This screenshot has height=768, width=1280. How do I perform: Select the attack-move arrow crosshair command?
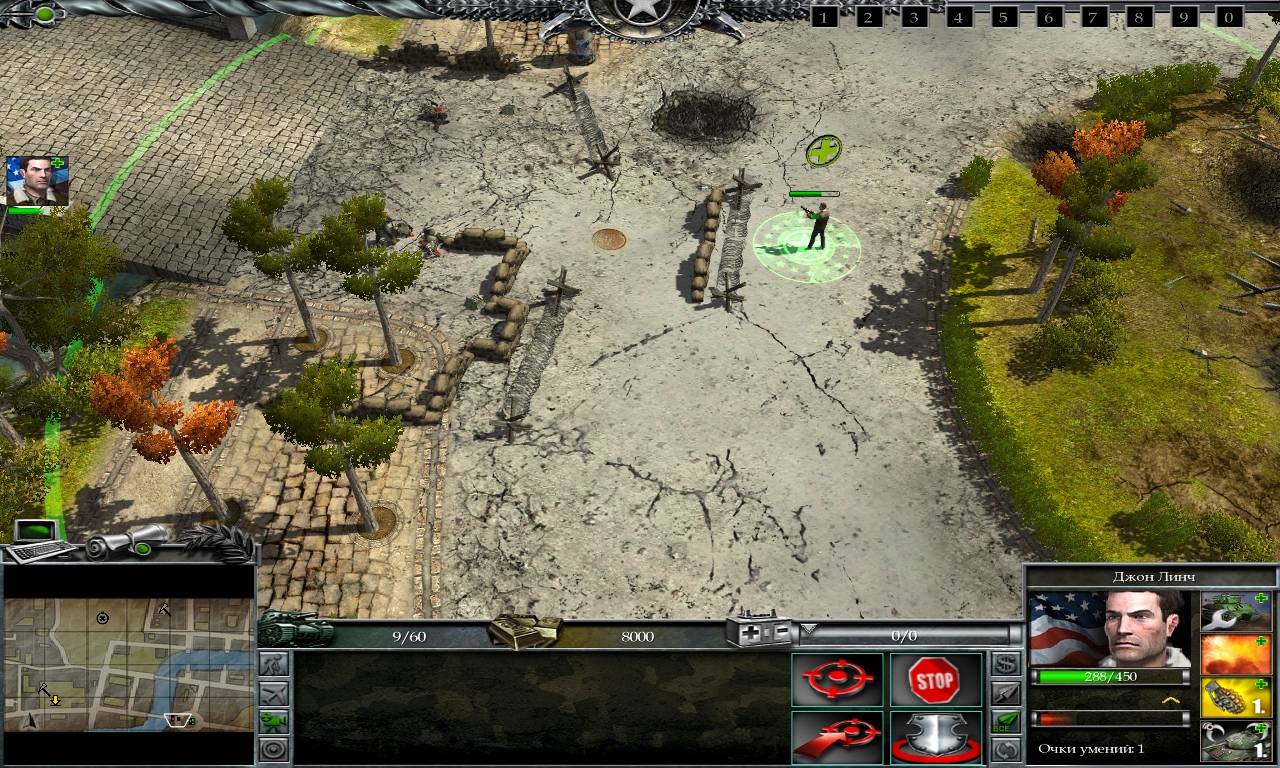tap(837, 738)
